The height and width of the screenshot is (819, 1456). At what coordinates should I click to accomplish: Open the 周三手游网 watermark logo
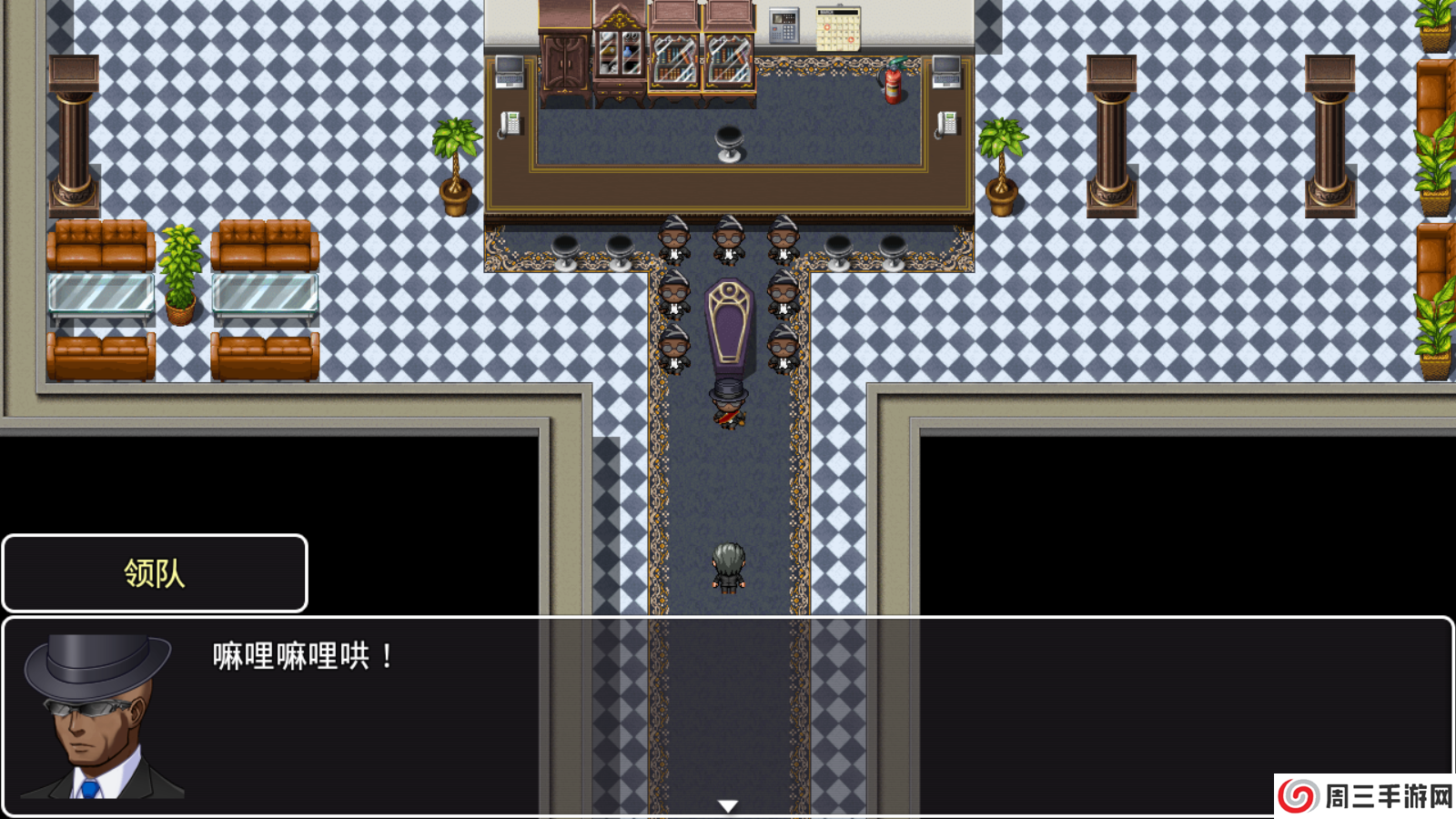[x=1365, y=796]
